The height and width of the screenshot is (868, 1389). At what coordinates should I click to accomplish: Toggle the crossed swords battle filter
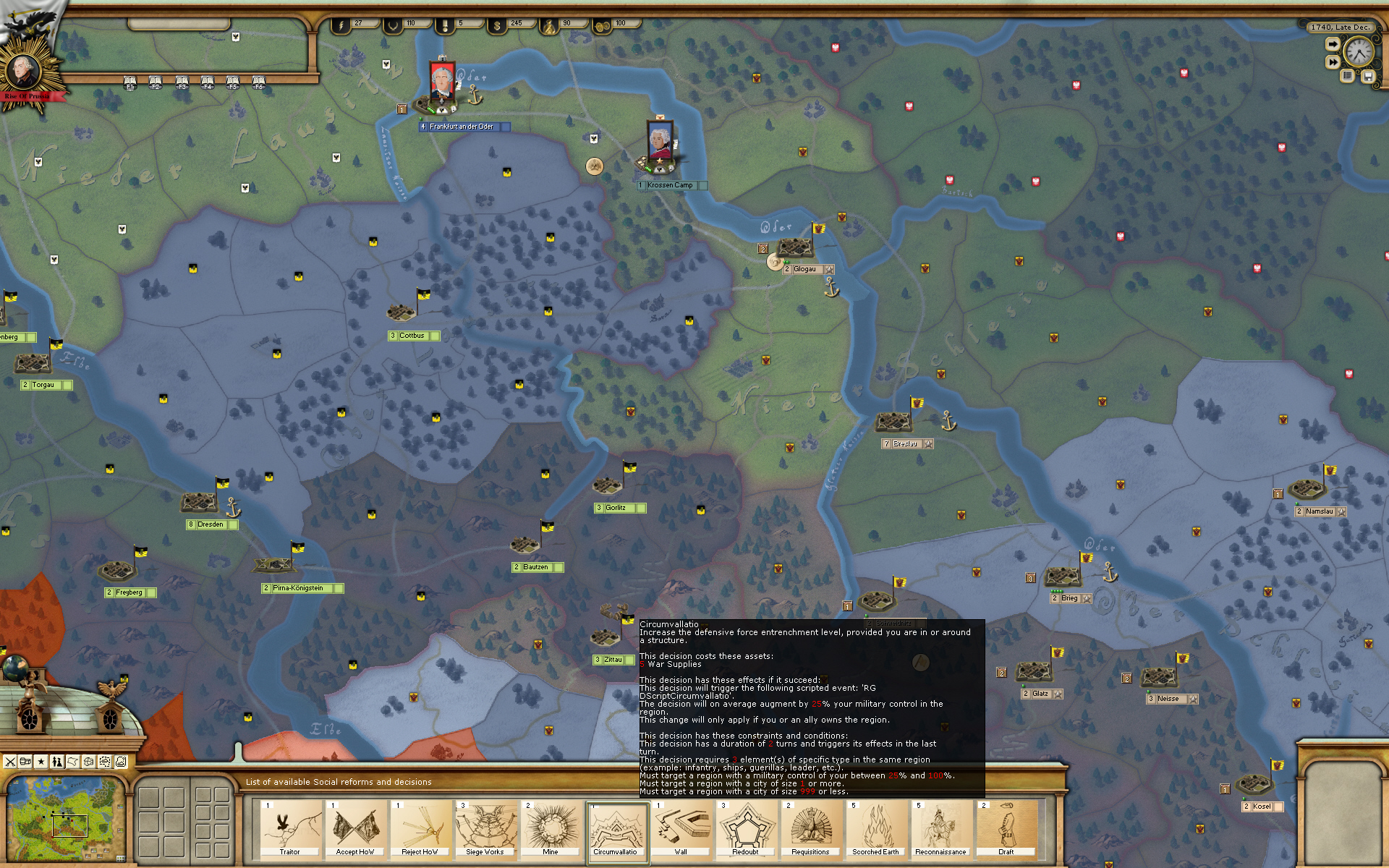(10, 761)
